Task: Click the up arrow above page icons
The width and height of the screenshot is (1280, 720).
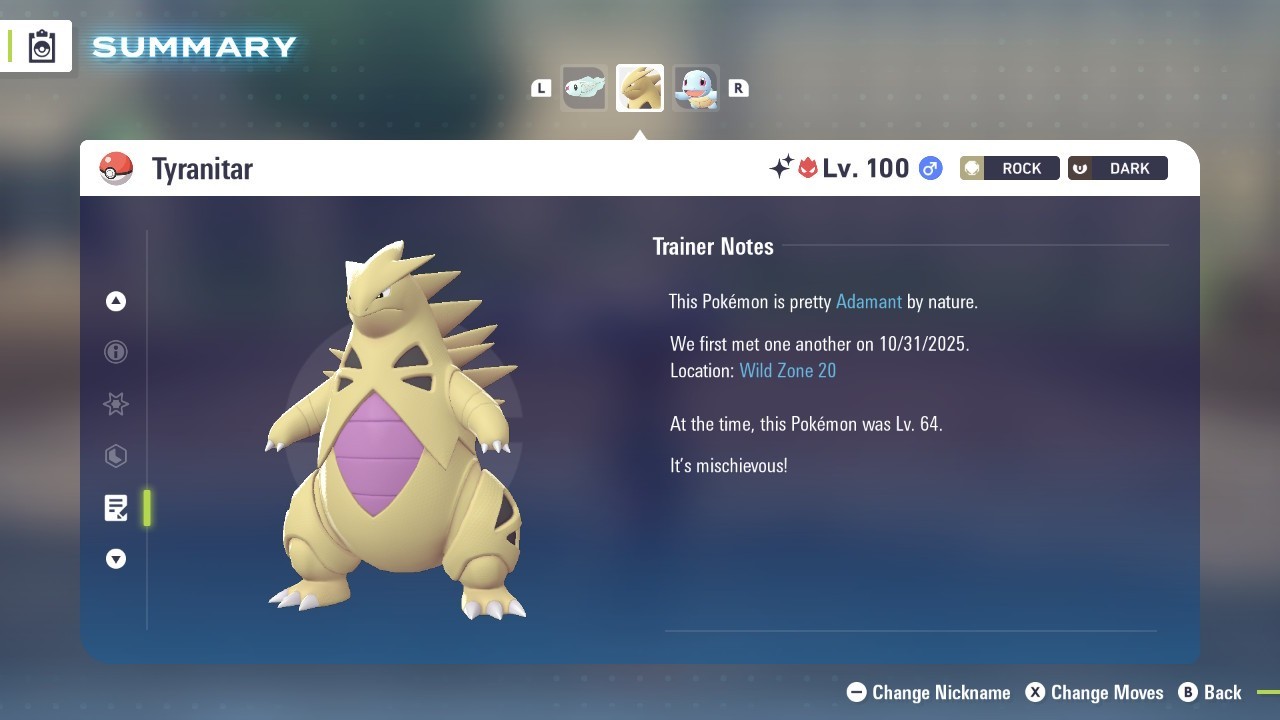Action: tap(116, 301)
